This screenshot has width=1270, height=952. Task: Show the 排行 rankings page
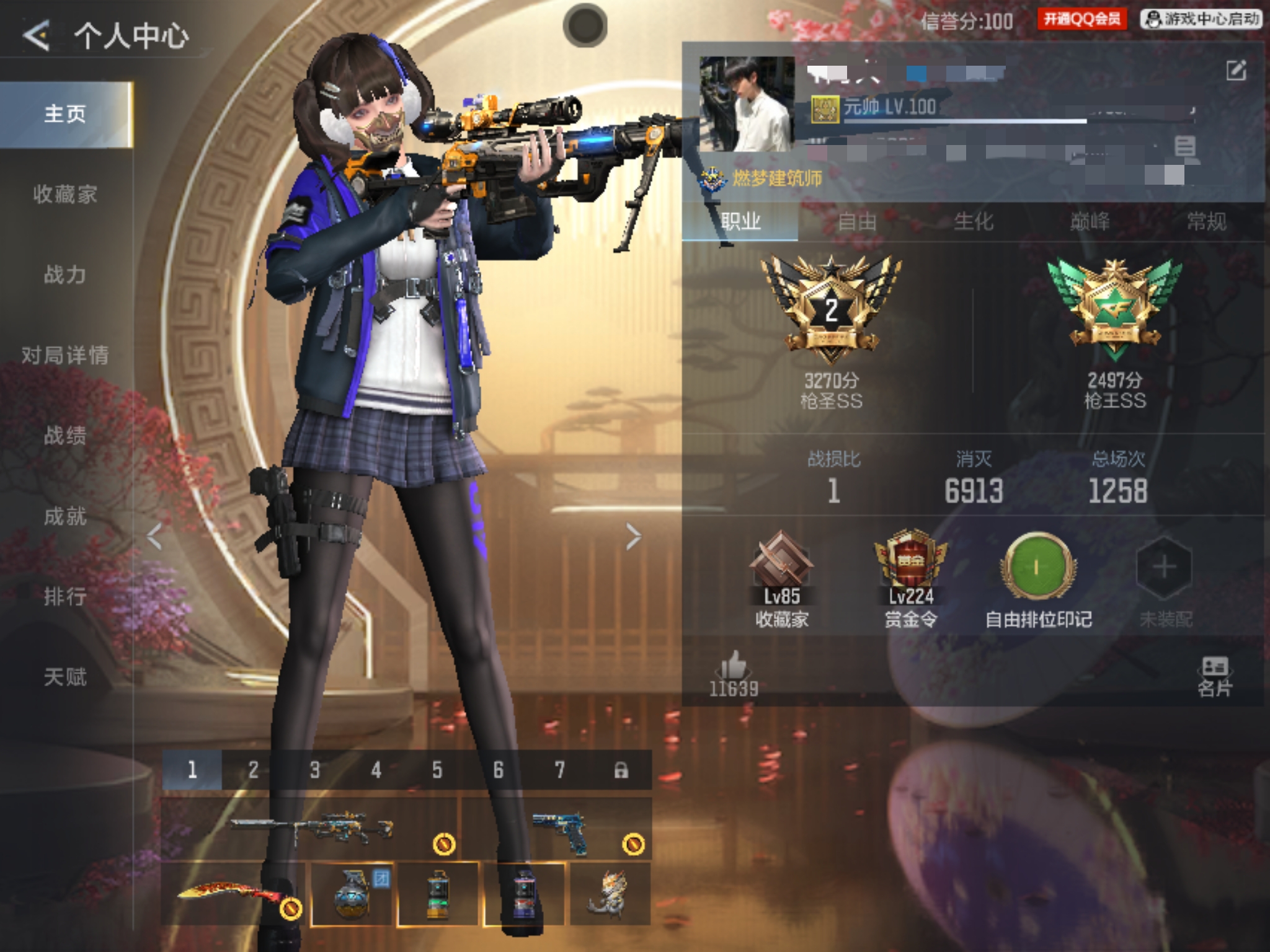(65, 596)
